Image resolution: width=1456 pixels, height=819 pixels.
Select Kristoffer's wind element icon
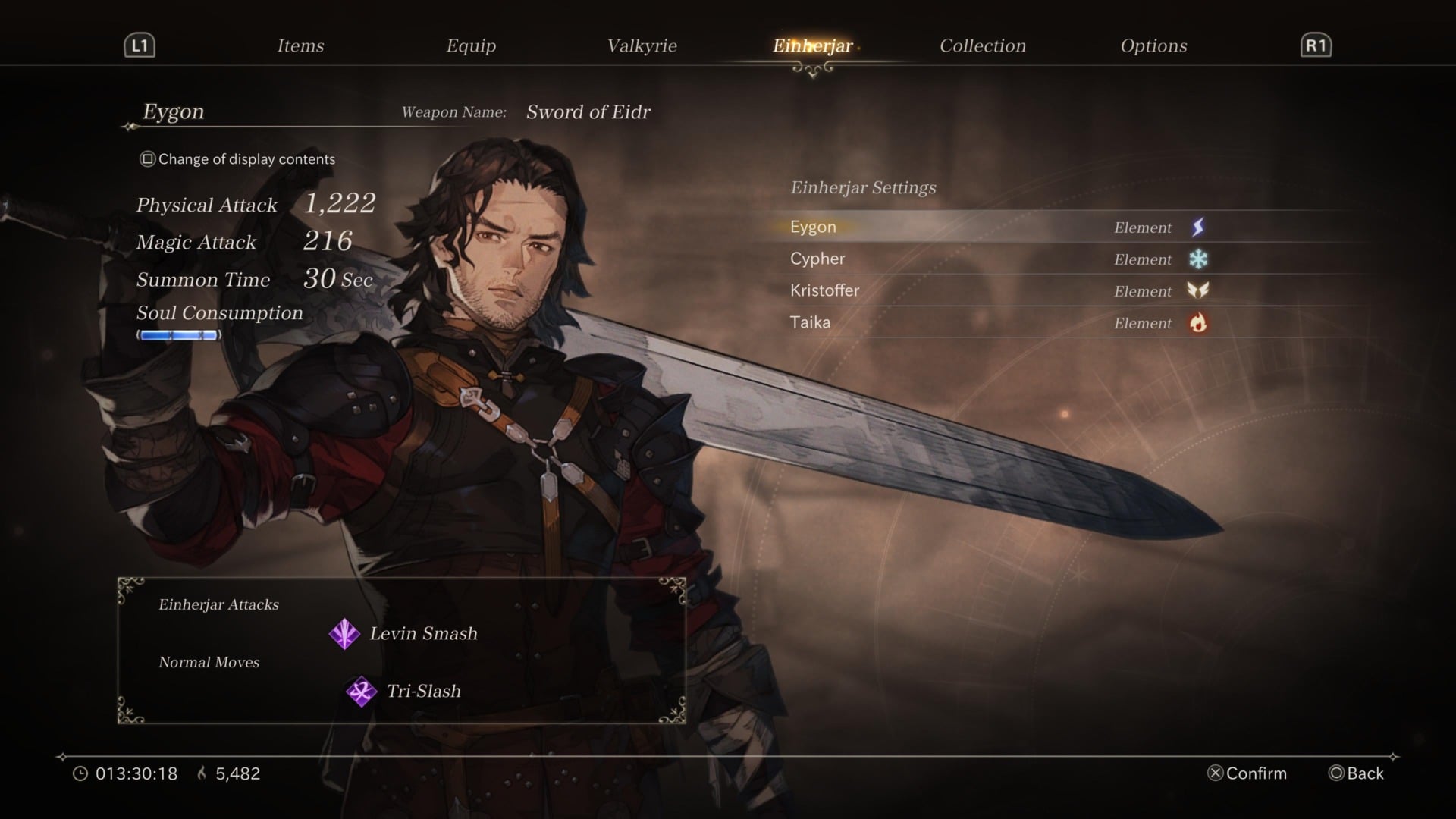[x=1198, y=290]
